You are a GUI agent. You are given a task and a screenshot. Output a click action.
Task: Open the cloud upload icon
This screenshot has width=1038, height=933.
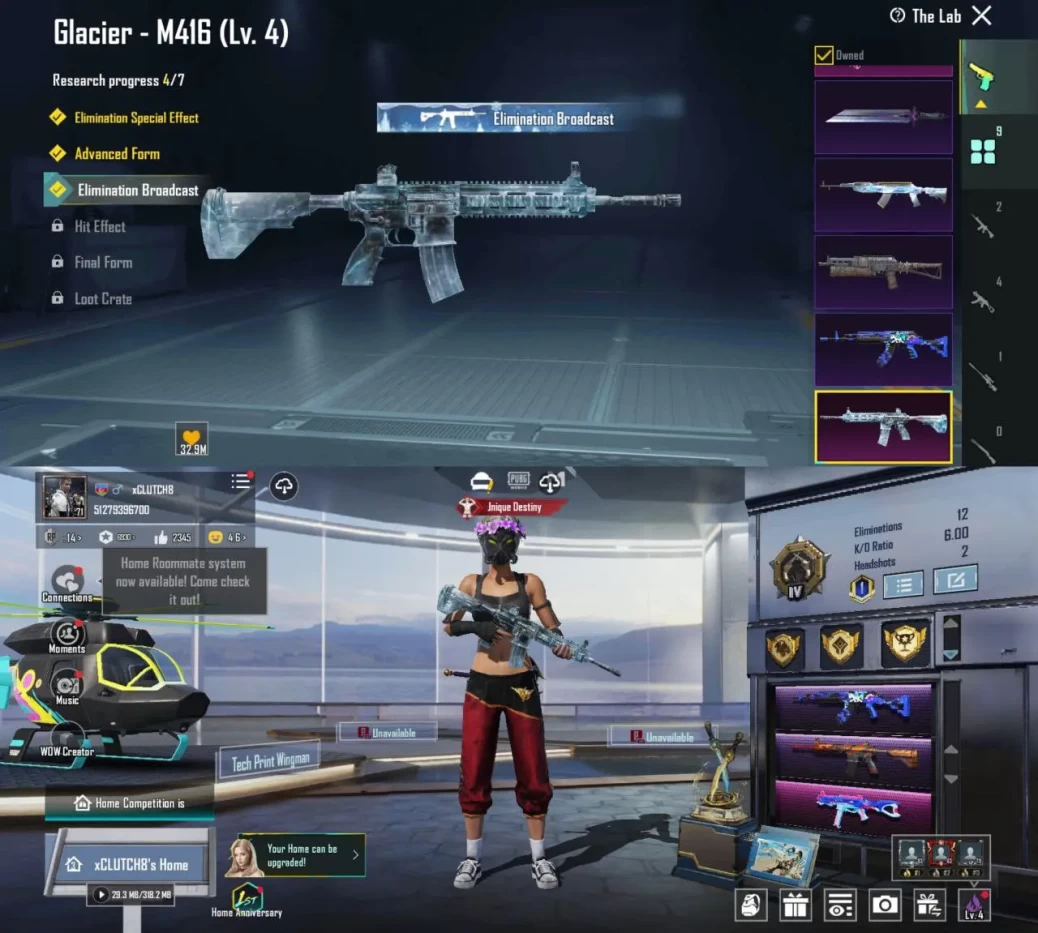tap(285, 486)
